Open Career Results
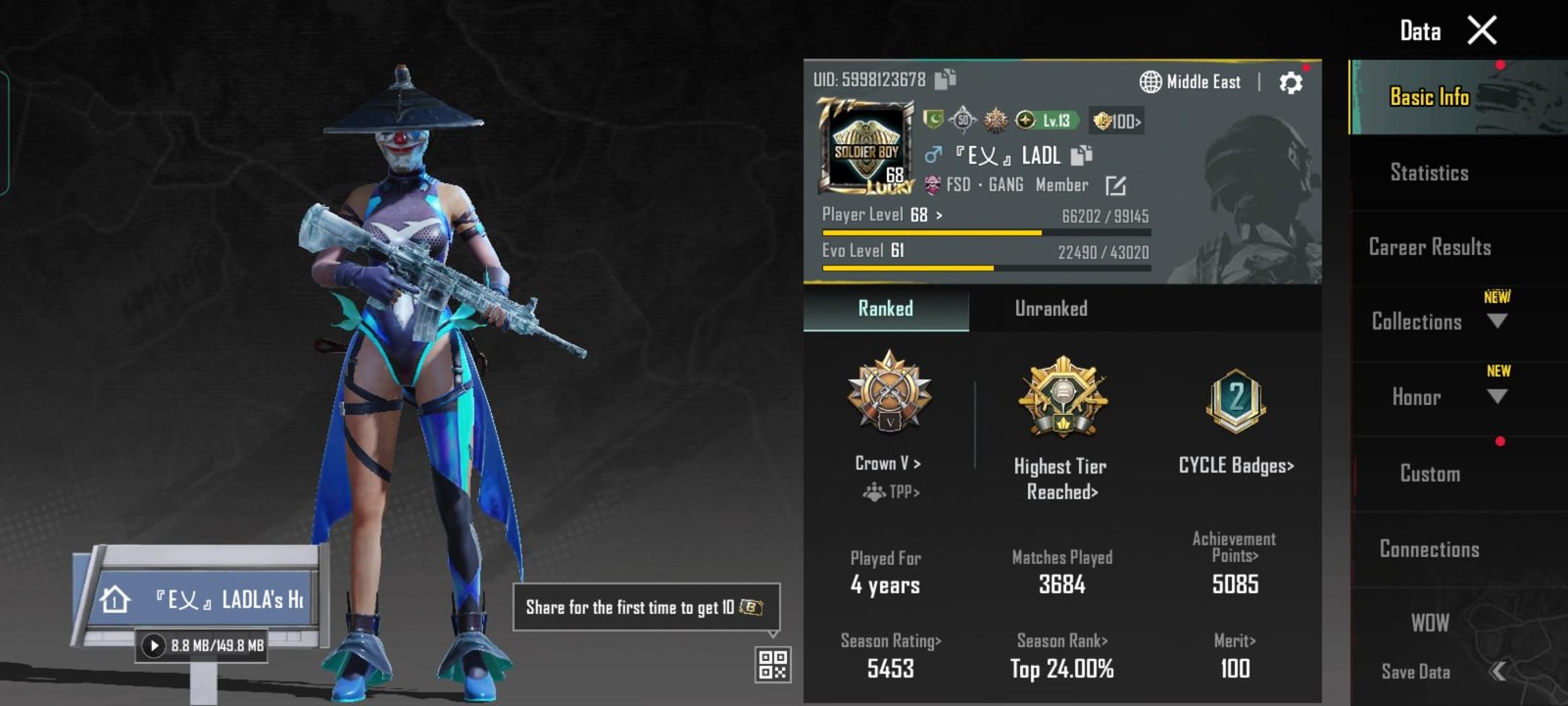This screenshot has height=706, width=1568. click(x=1430, y=247)
